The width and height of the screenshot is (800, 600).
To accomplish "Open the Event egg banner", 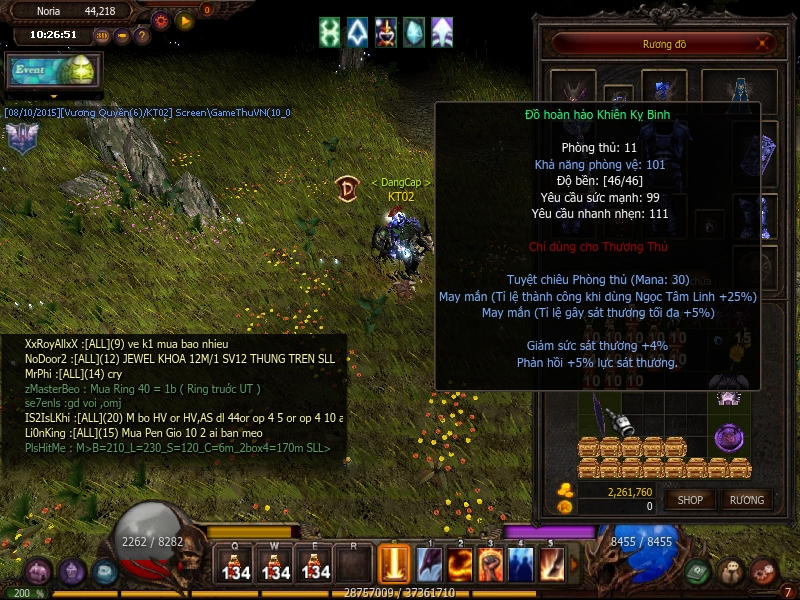I will tap(53, 72).
